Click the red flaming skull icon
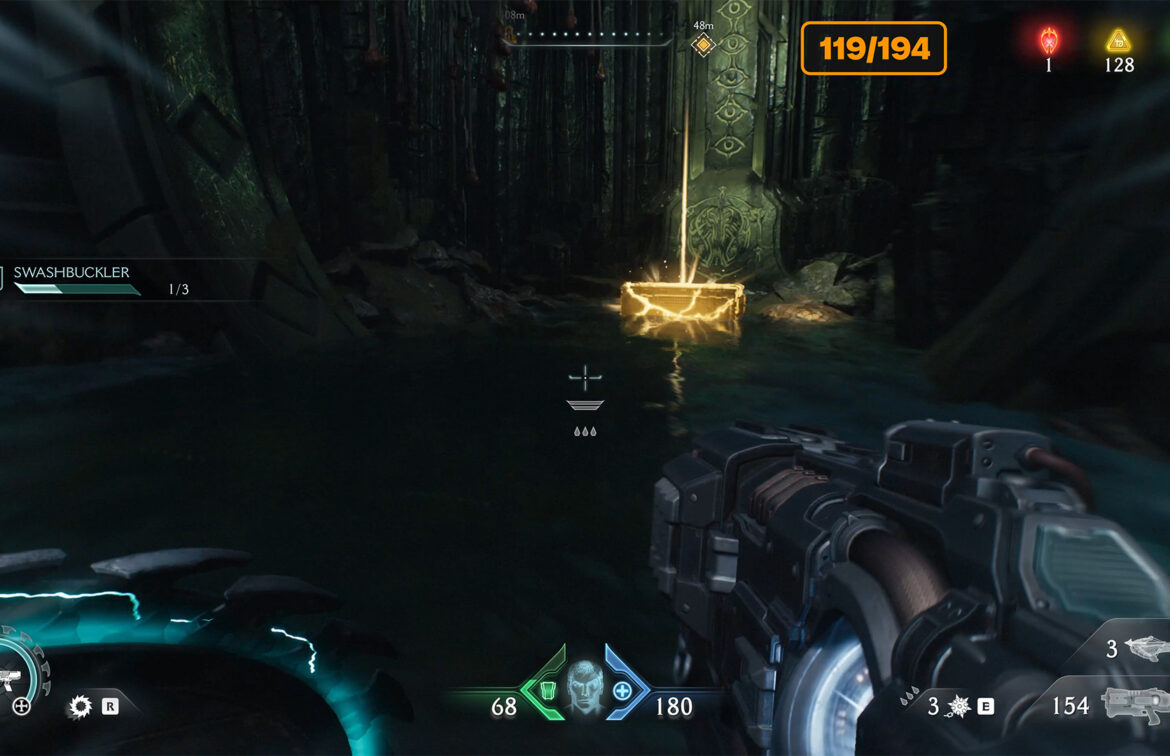 [x=1049, y=41]
